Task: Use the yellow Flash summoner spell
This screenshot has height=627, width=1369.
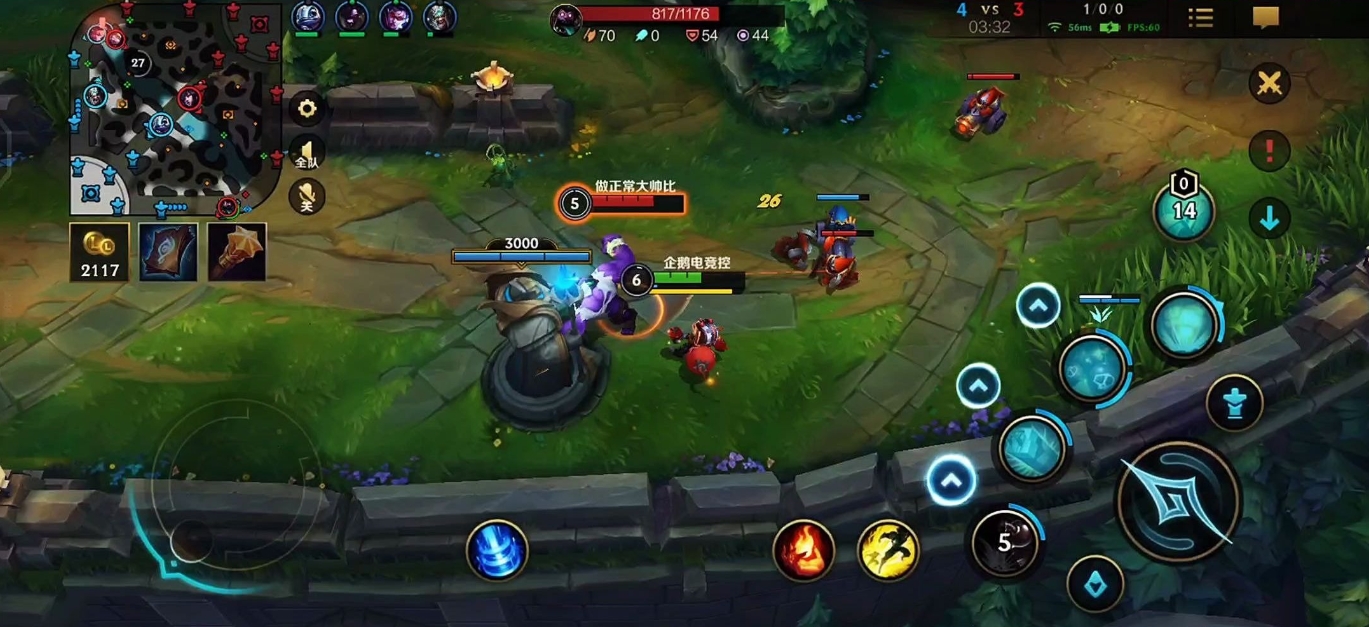Action: [888, 550]
